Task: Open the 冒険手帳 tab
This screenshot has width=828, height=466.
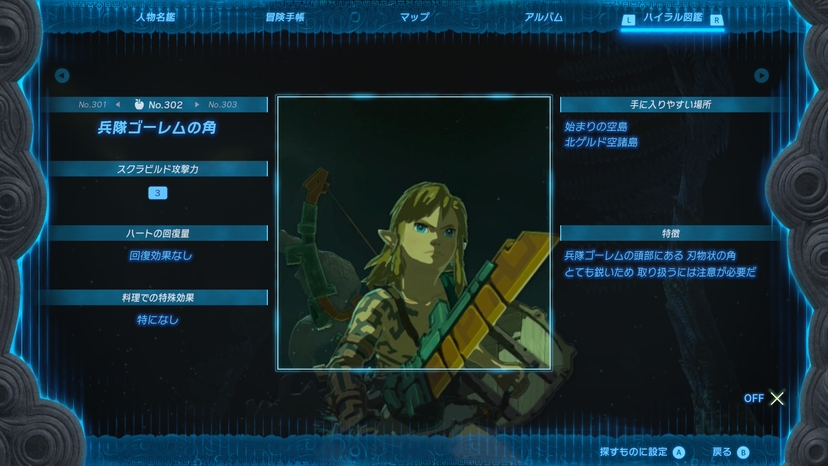Action: click(x=285, y=17)
